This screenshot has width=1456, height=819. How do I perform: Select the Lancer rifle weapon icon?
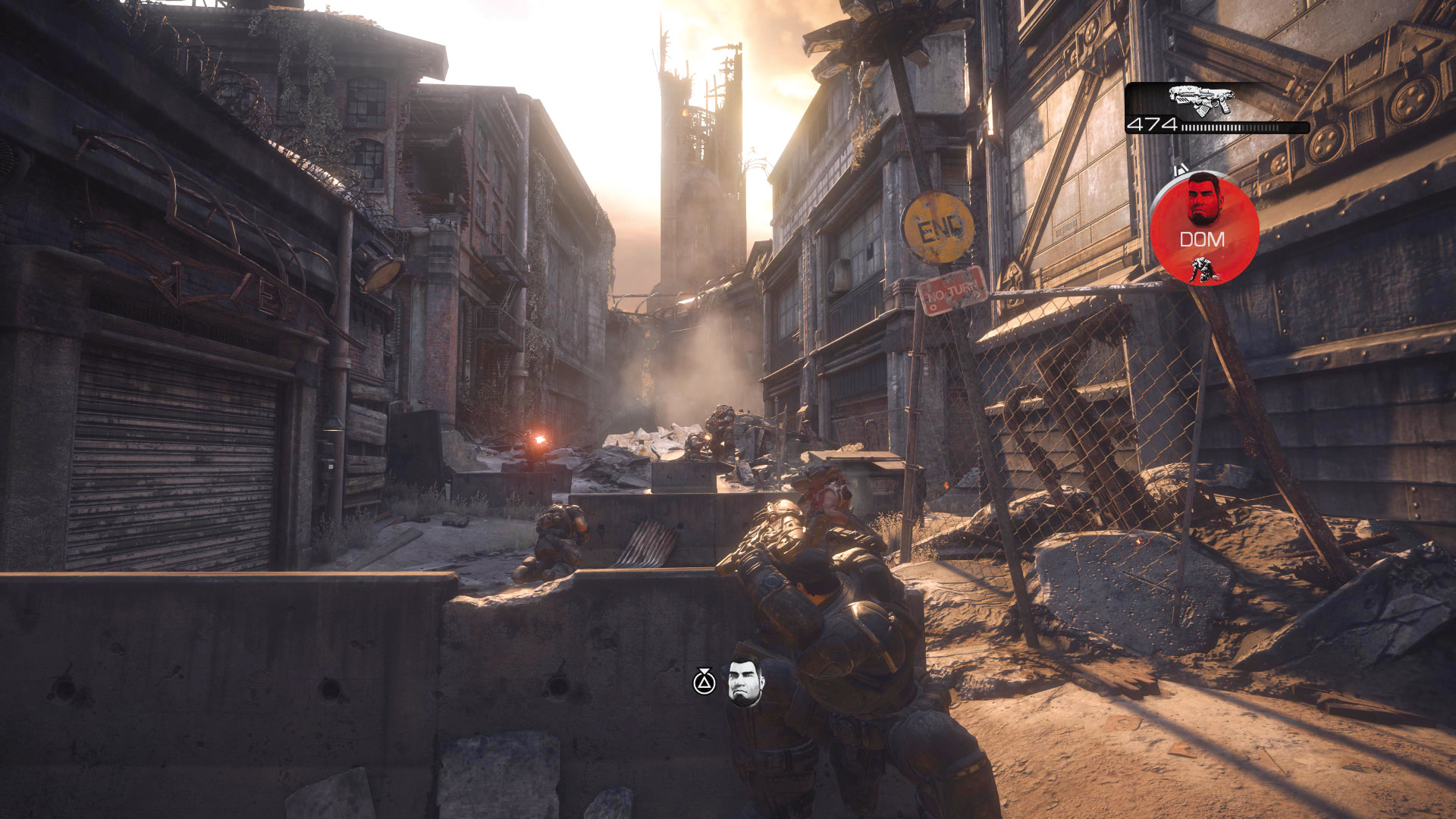pos(1201,100)
